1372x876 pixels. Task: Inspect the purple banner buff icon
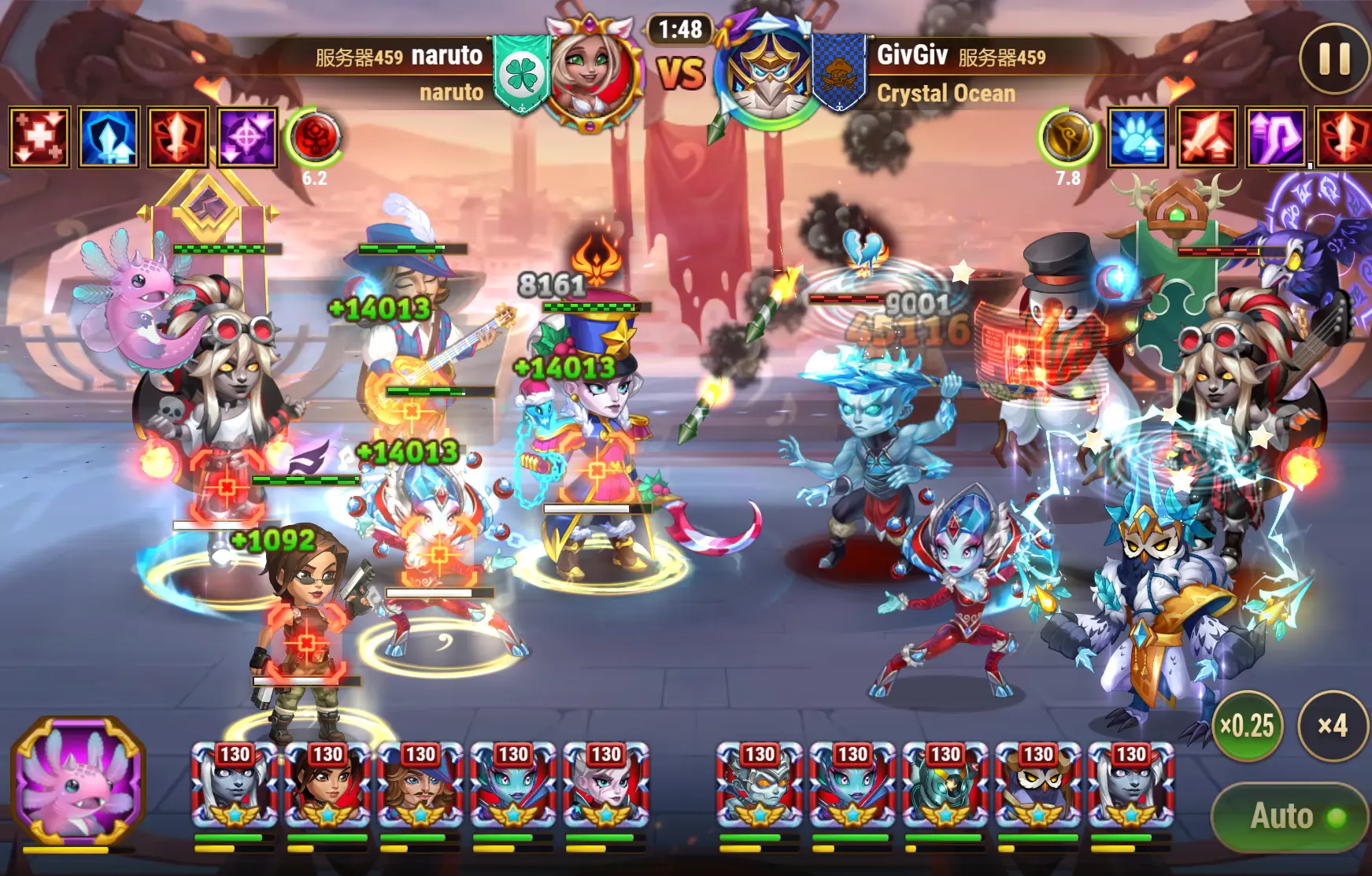[1276, 137]
